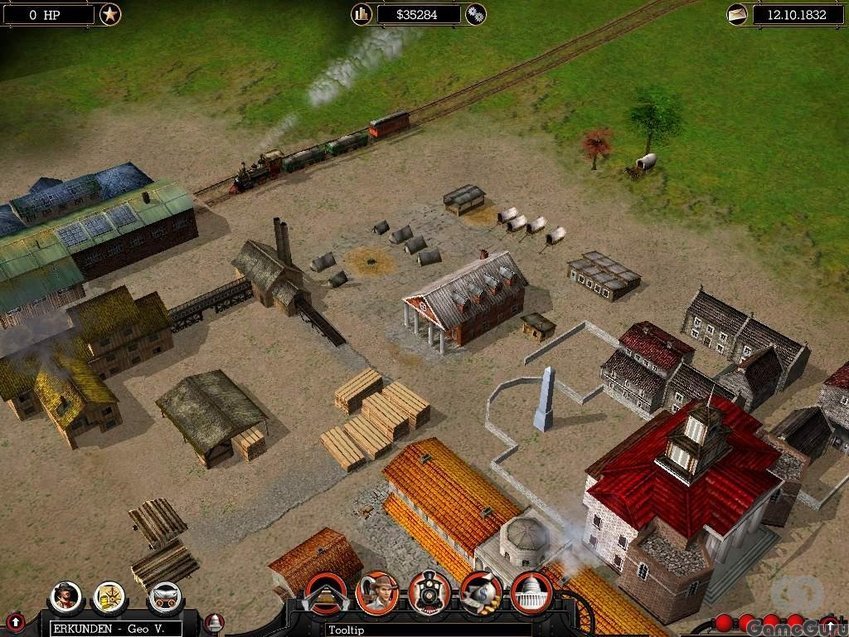Open the capitol building icon
The width and height of the screenshot is (849, 637).
pyautogui.click(x=531, y=592)
